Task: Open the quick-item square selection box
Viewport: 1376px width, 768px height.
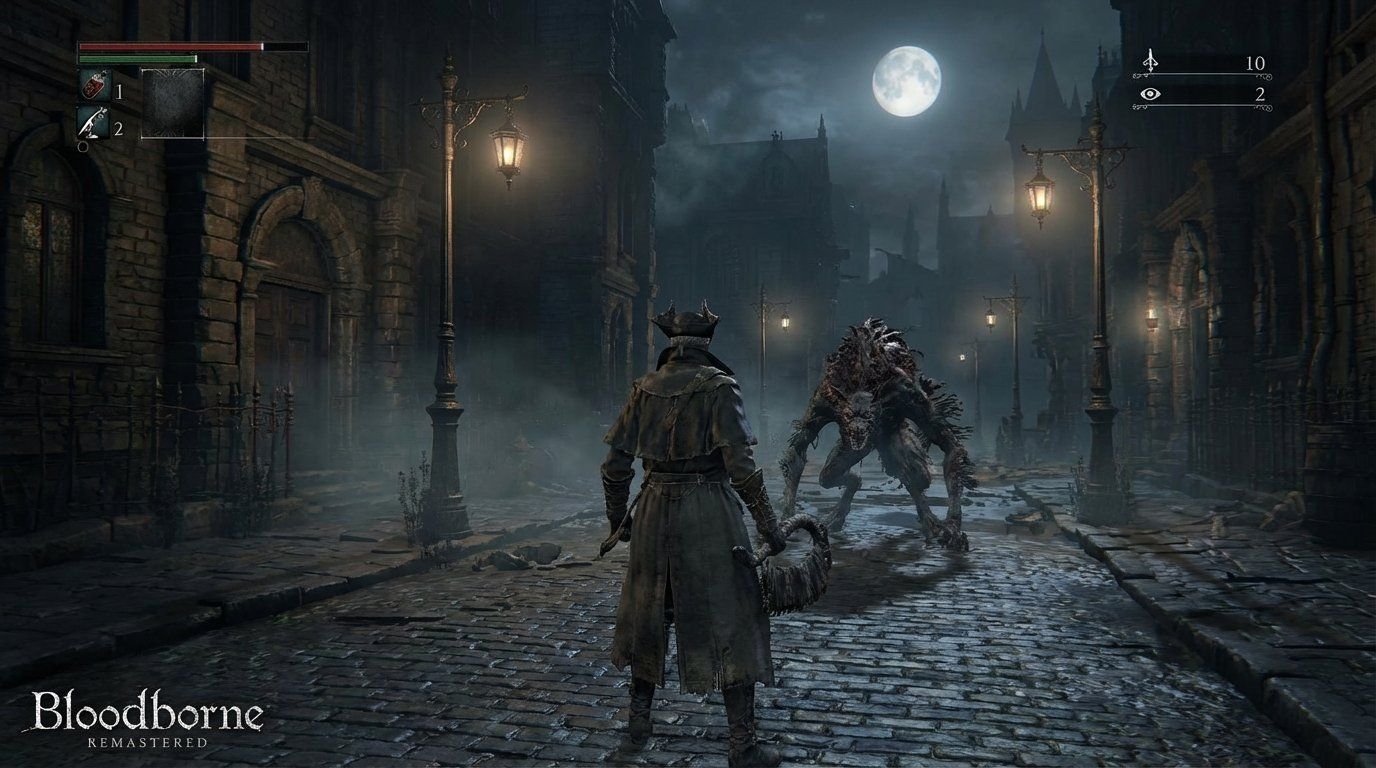Action: (x=172, y=103)
